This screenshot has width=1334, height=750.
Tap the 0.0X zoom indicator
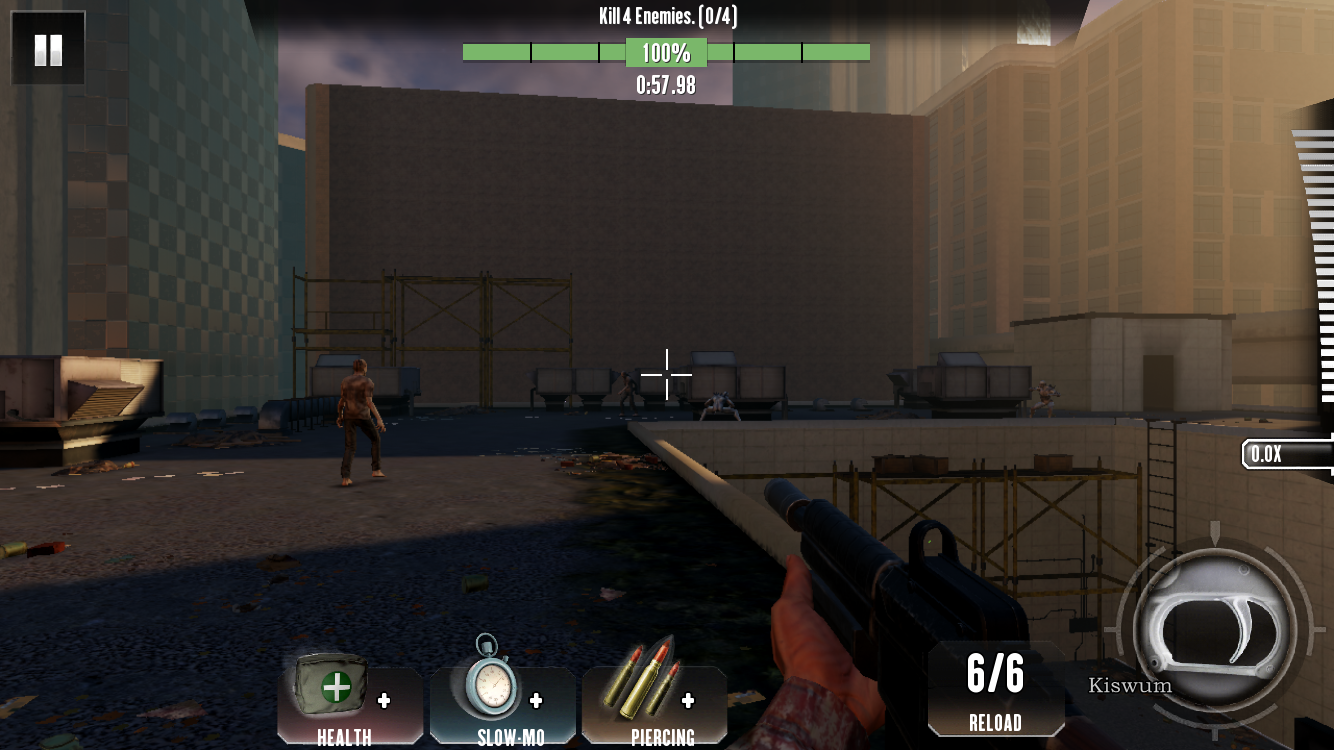(1286, 454)
